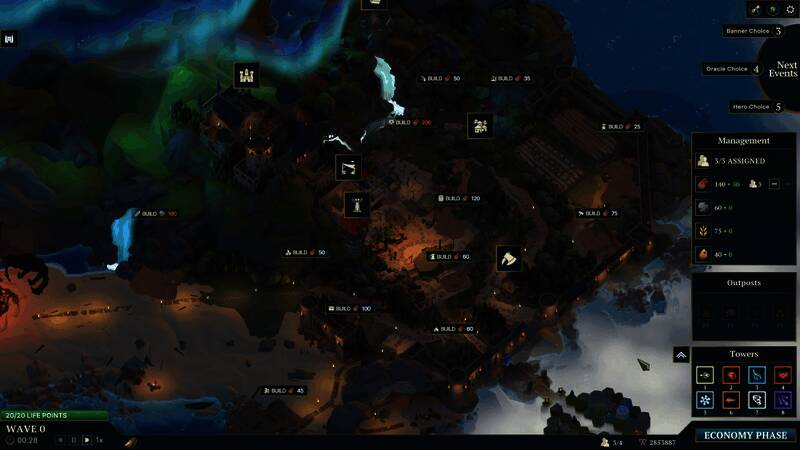Viewport: 800px width, 450px height.
Task: Collapse the side panel with the chevron arrow
Action: click(680, 355)
